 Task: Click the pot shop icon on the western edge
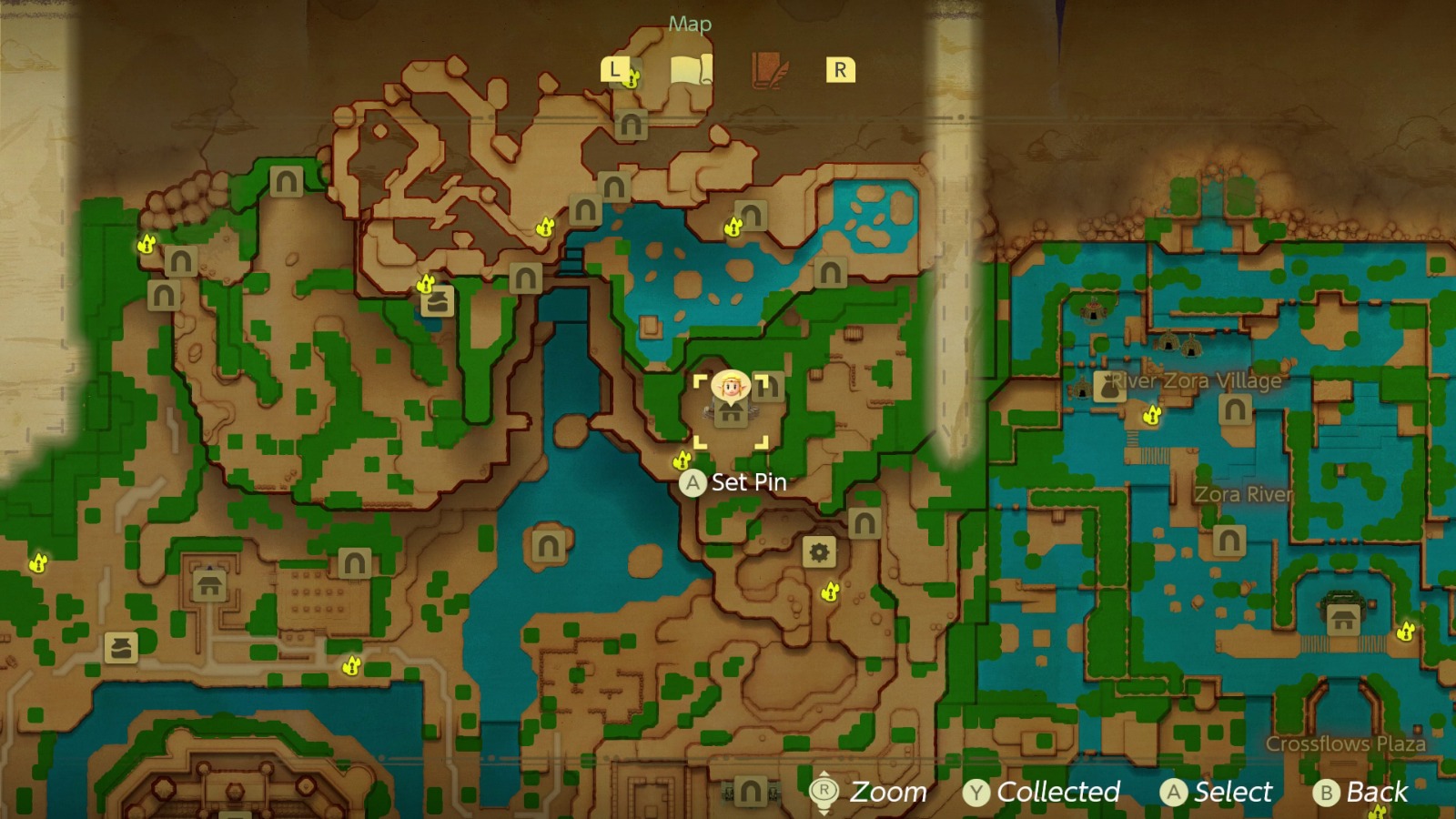coord(121,648)
